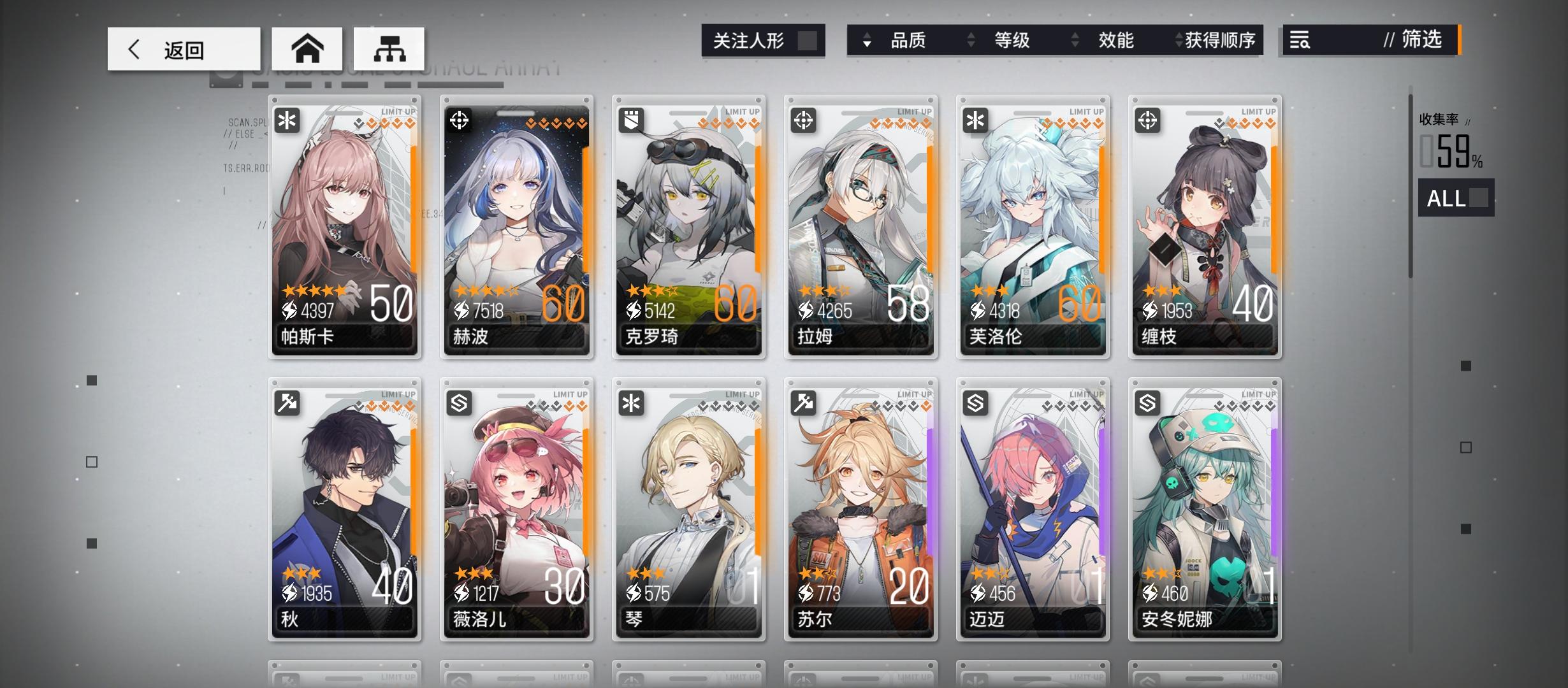Toggle the 关注人形 checkbox
Screen dimensions: 1568x688
pos(807,40)
